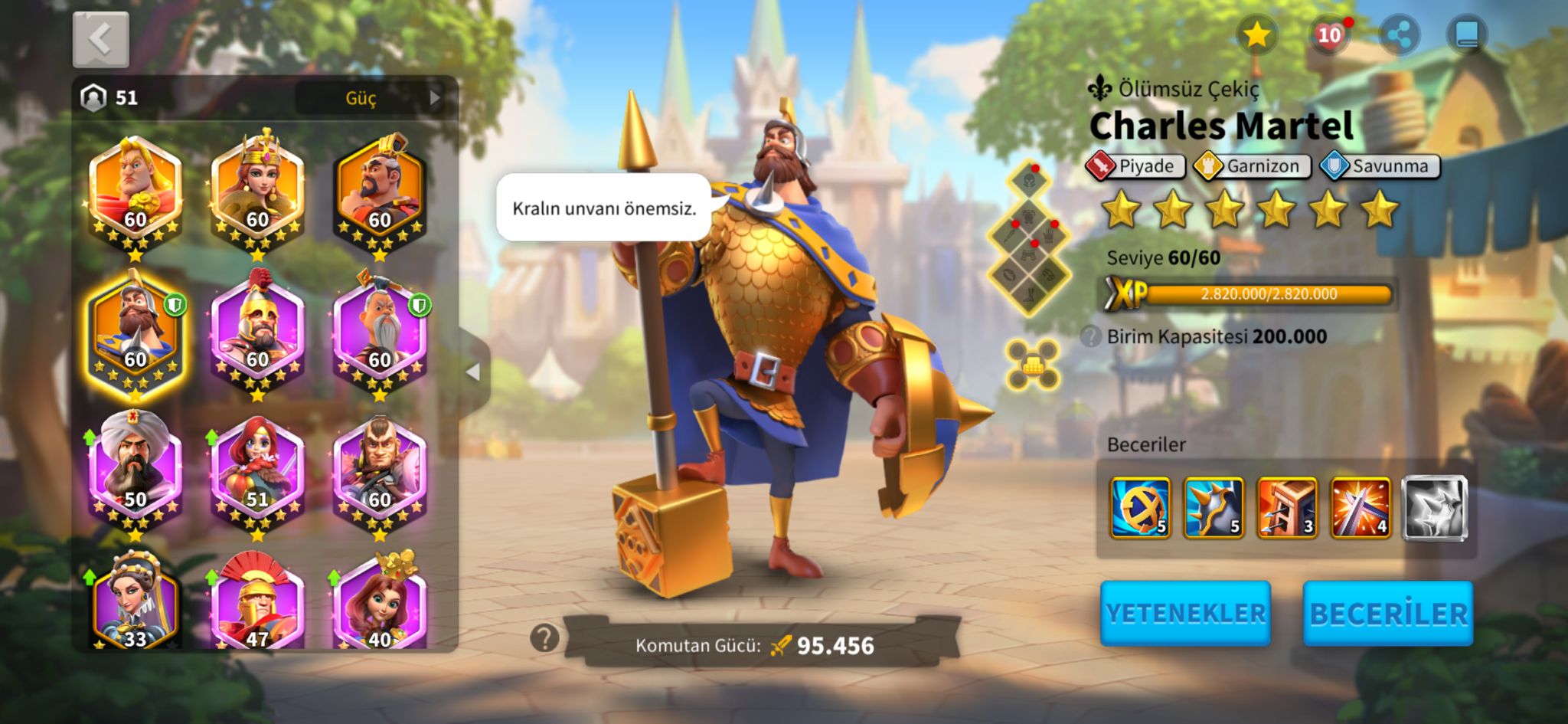Image resolution: width=1568 pixels, height=724 pixels.
Task: View the locked fifth grey skill
Action: click(1435, 508)
